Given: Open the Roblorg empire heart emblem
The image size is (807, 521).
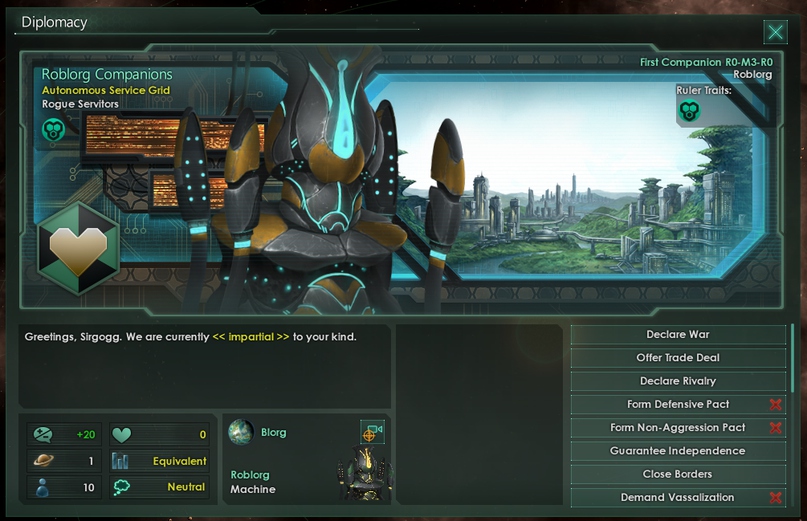Looking at the screenshot, I should pyautogui.click(x=78, y=247).
